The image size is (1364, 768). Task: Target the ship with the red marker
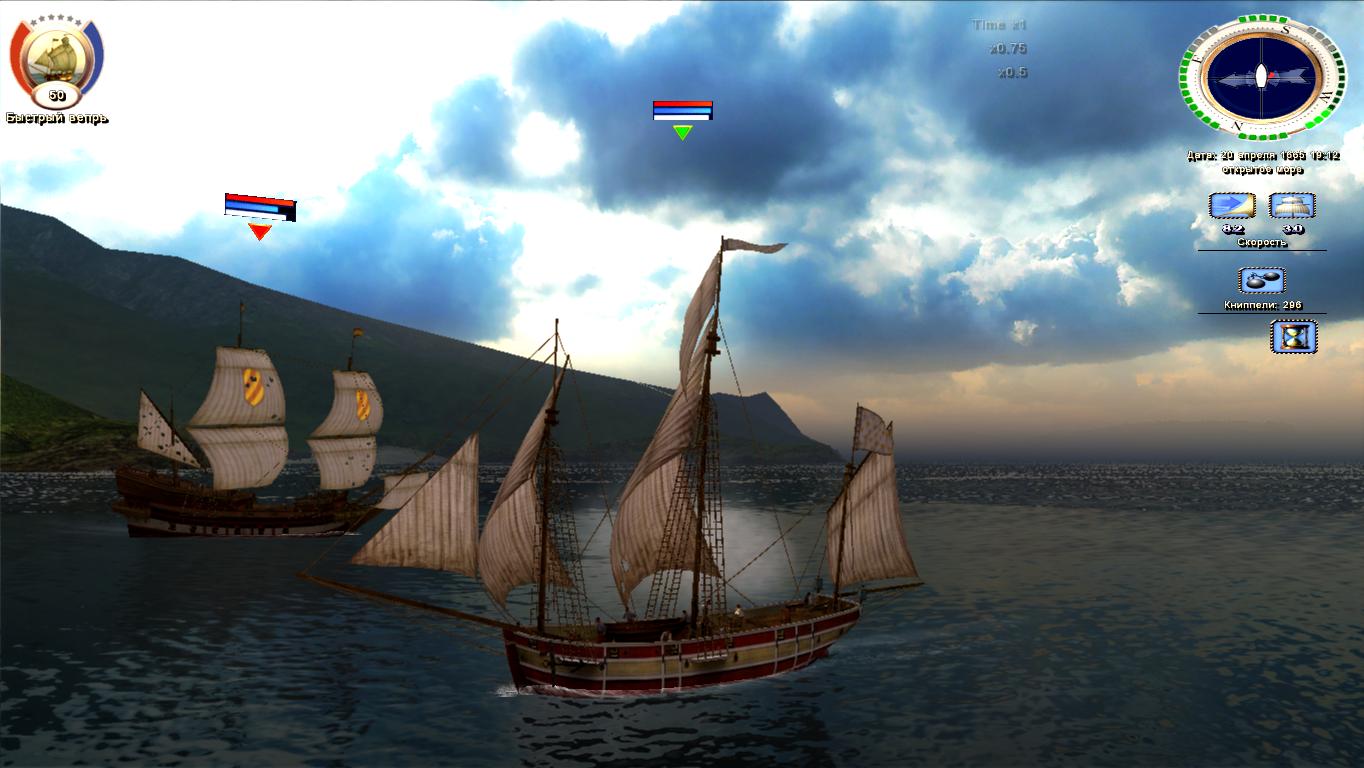pyautogui.click(x=250, y=450)
